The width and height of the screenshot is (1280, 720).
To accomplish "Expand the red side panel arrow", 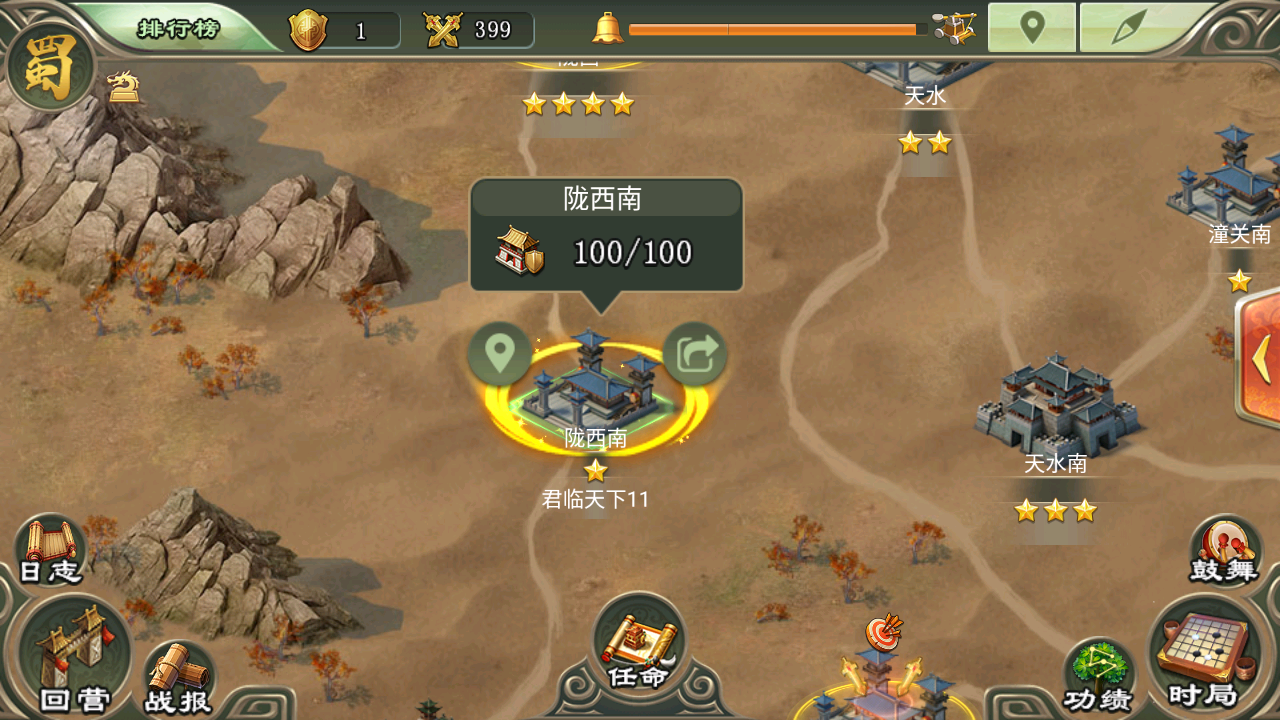I will coord(1261,357).
